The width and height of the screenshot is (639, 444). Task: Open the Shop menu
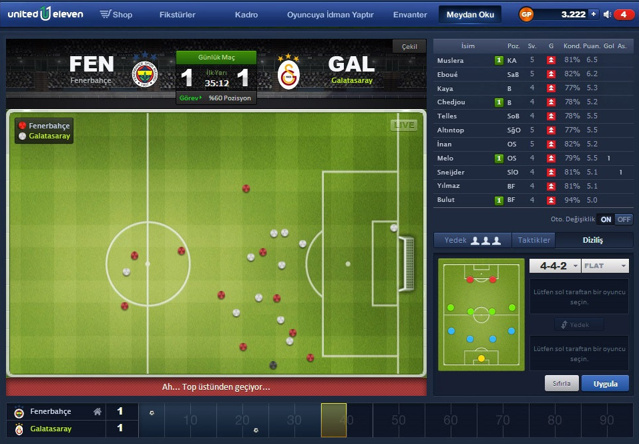[116, 15]
